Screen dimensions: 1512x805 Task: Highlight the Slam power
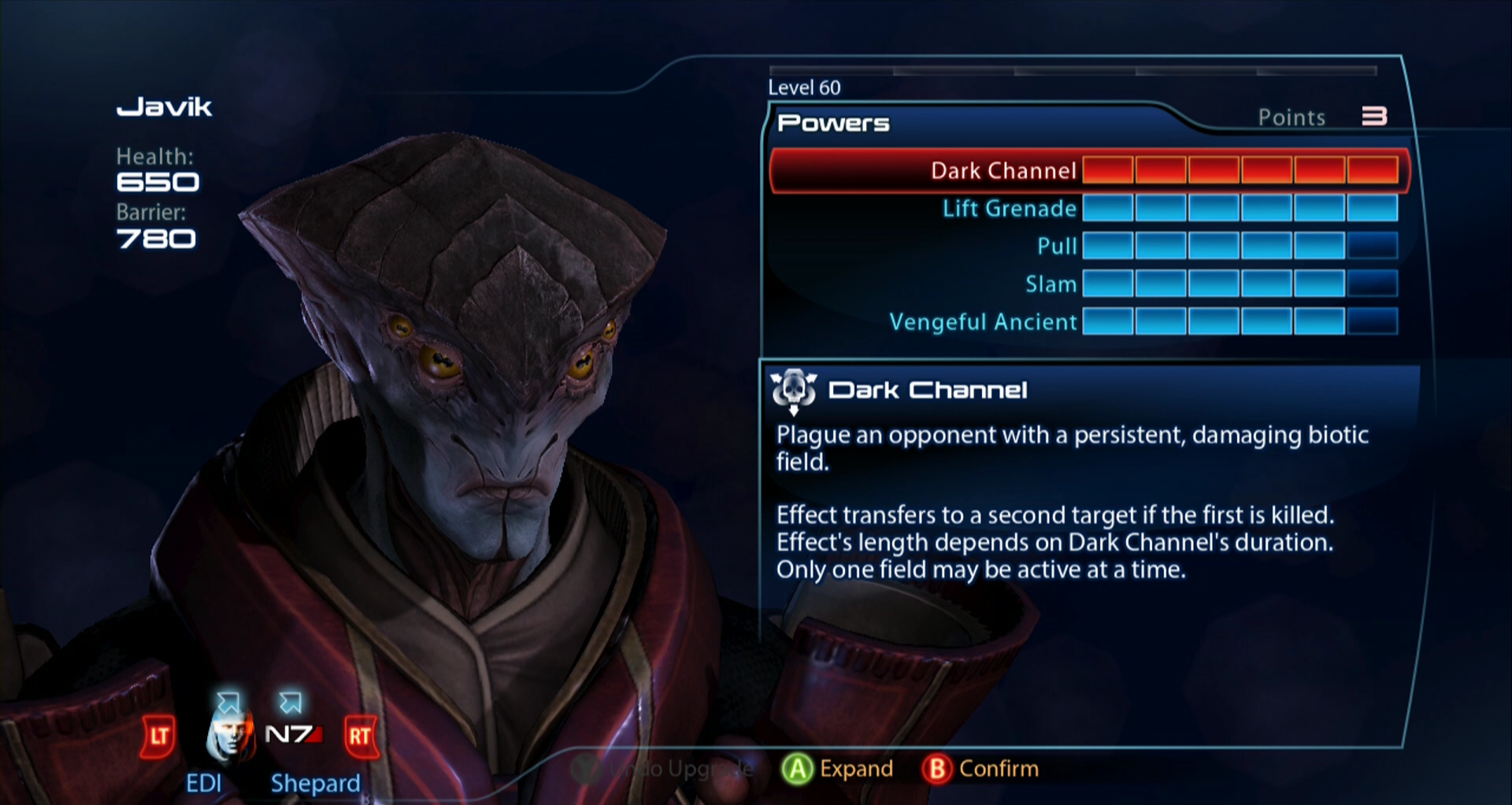(x=1051, y=284)
